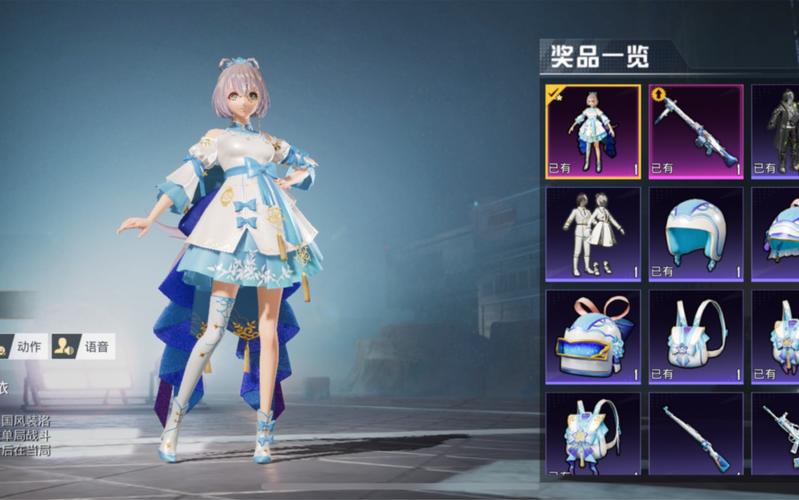Open the 动作 (emote) preview button
Screen dimensions: 799x500
22,347
